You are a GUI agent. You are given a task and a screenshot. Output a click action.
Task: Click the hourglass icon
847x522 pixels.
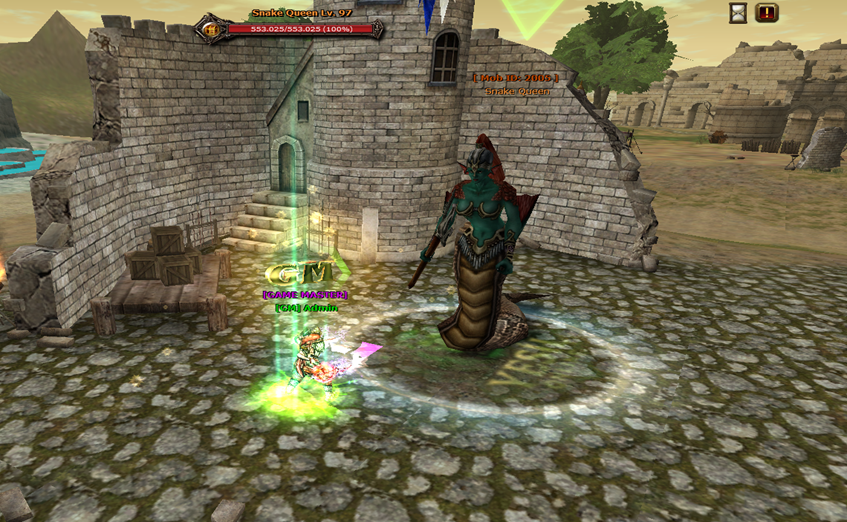[x=738, y=13]
